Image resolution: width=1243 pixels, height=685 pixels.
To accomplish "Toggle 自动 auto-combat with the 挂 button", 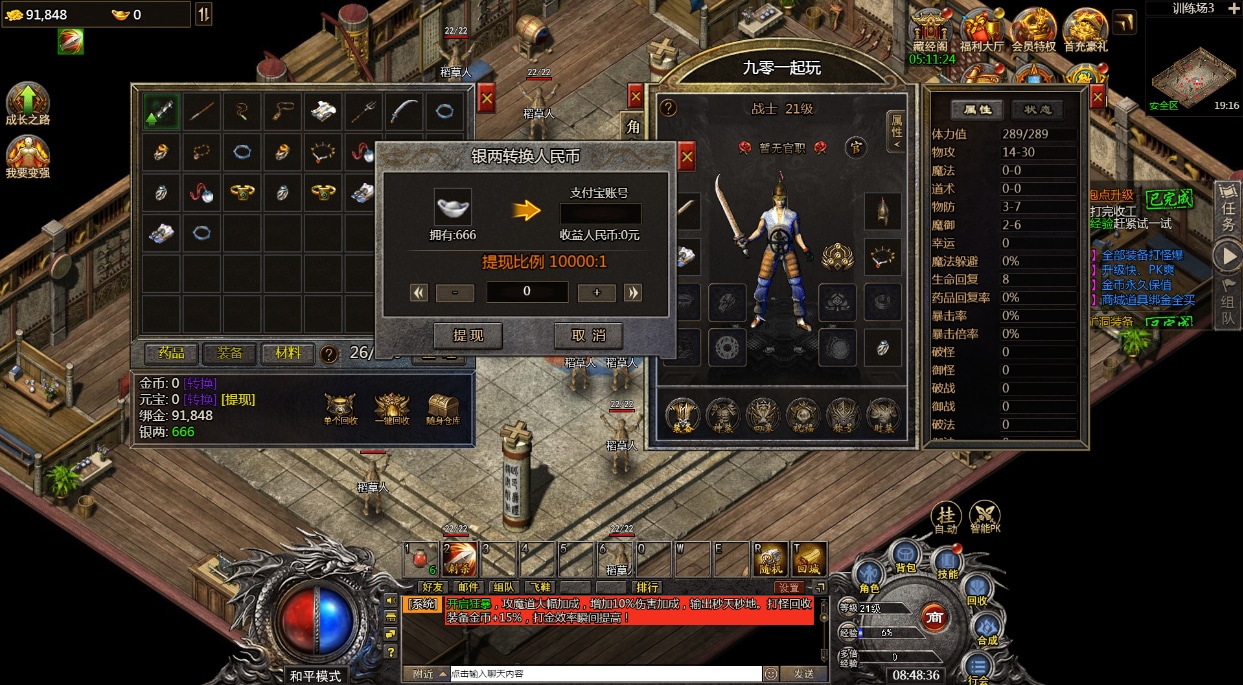I will coord(945,514).
